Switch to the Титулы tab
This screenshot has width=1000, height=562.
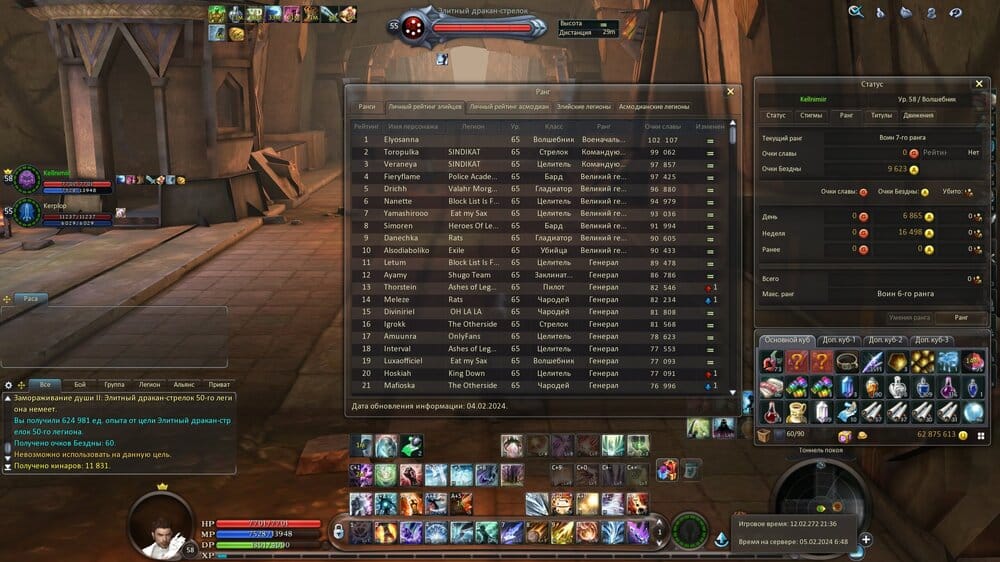click(x=881, y=115)
